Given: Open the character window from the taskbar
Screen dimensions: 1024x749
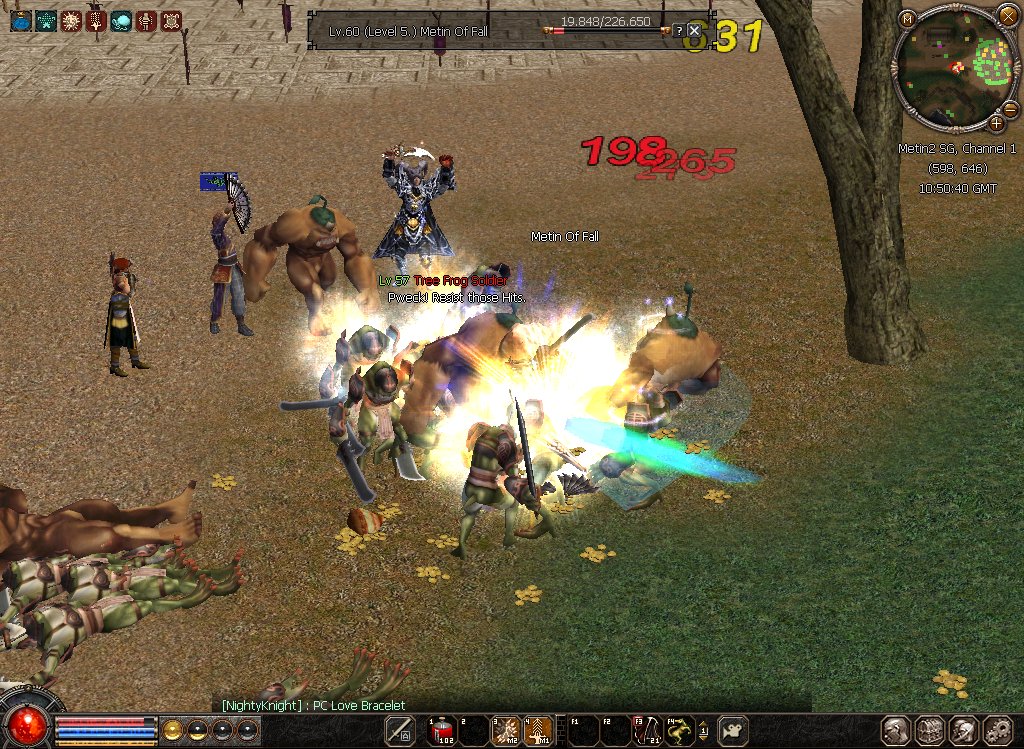Looking at the screenshot, I should (x=895, y=731).
